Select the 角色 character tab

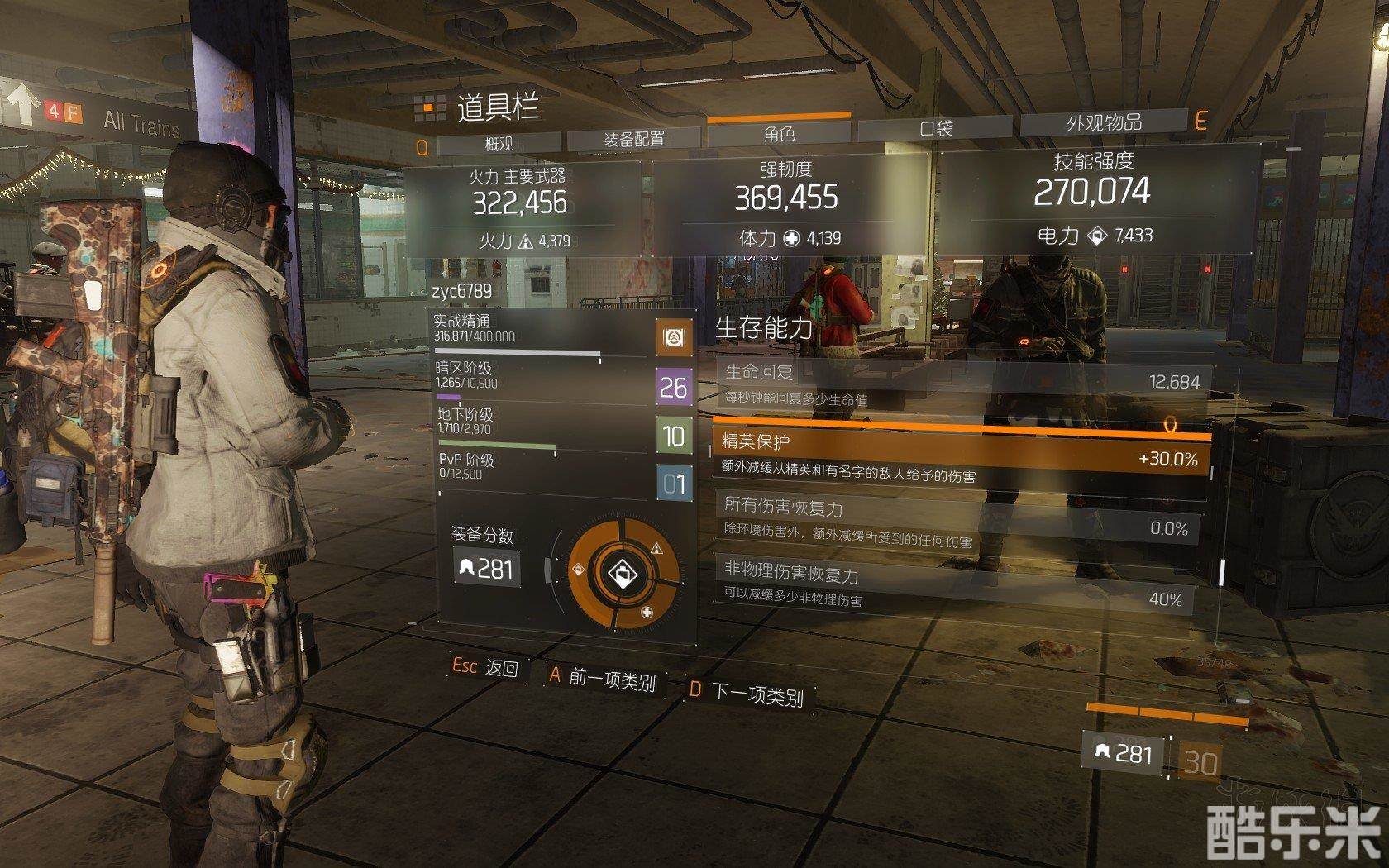[x=778, y=134]
